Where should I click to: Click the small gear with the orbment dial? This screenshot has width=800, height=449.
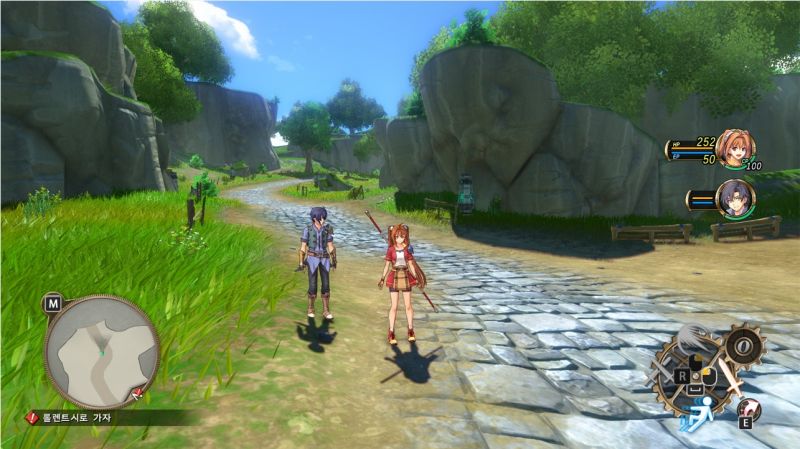coord(743,347)
